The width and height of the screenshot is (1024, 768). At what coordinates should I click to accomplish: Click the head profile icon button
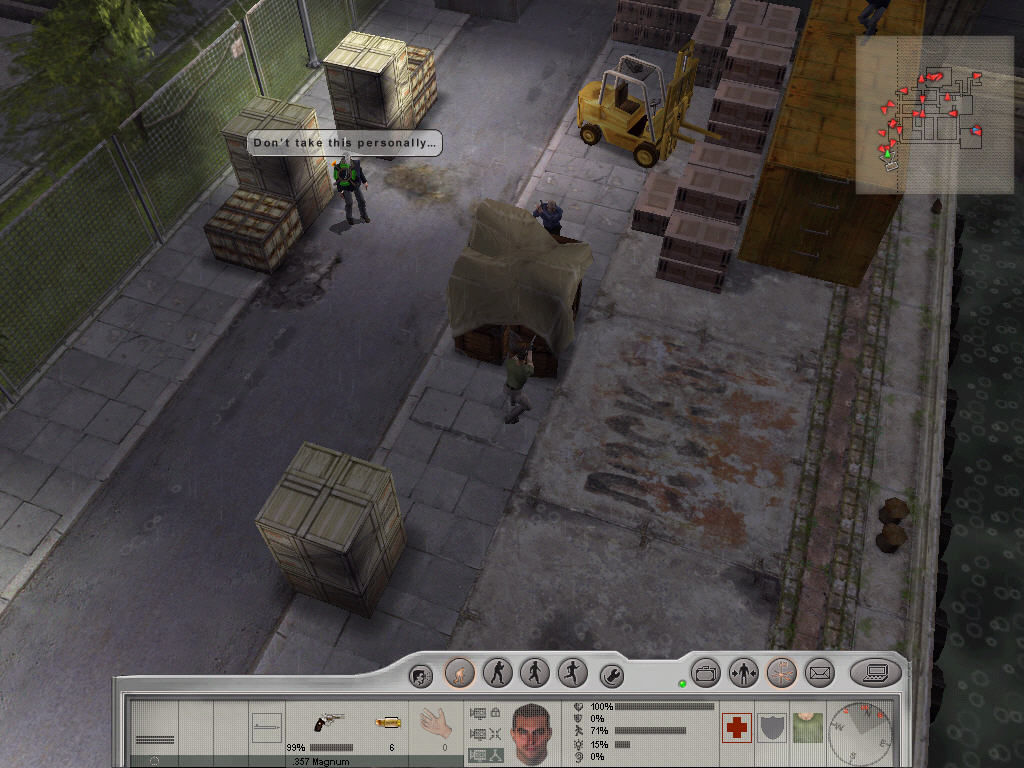(421, 676)
